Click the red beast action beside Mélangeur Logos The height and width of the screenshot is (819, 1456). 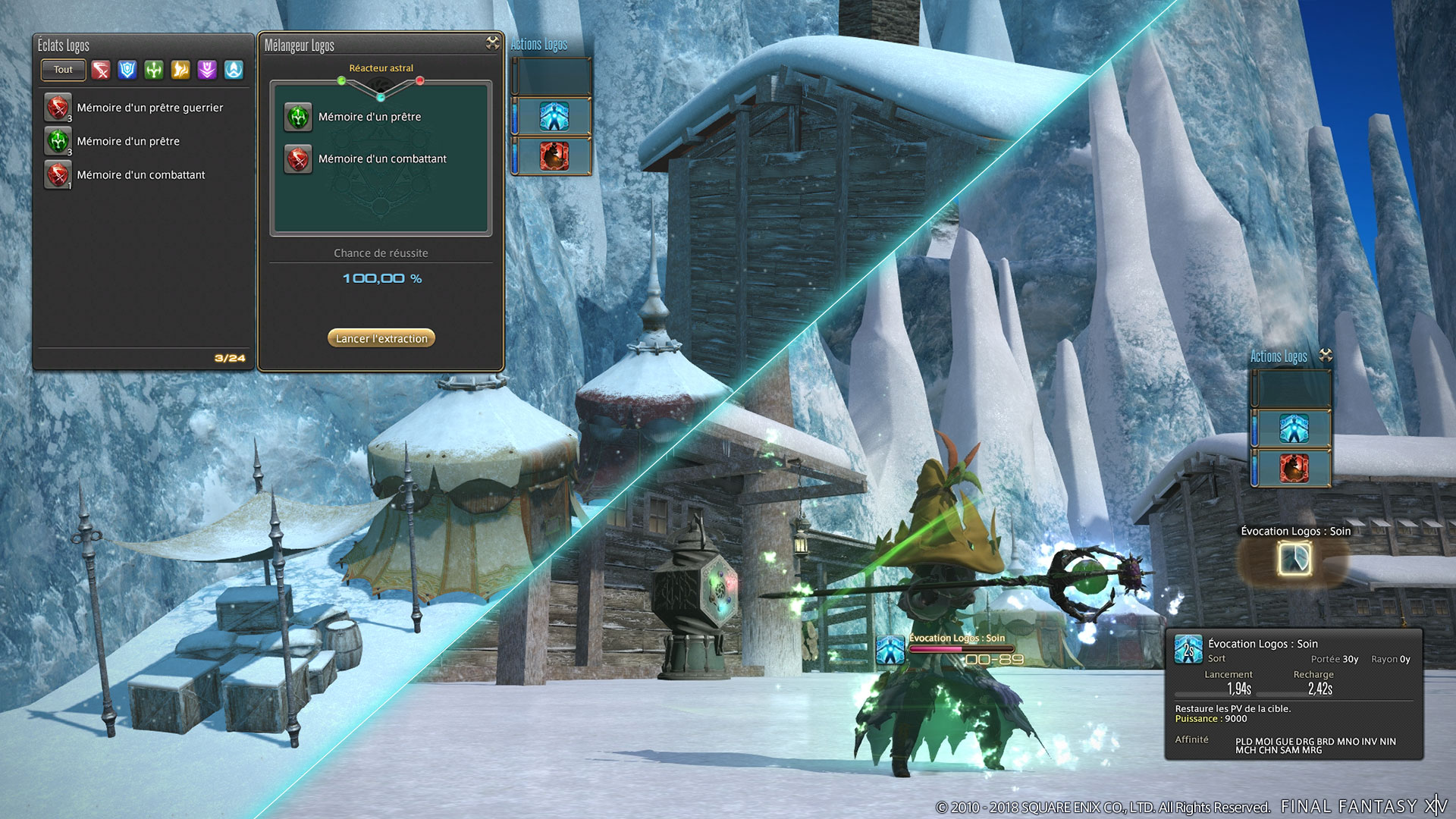coord(554,156)
